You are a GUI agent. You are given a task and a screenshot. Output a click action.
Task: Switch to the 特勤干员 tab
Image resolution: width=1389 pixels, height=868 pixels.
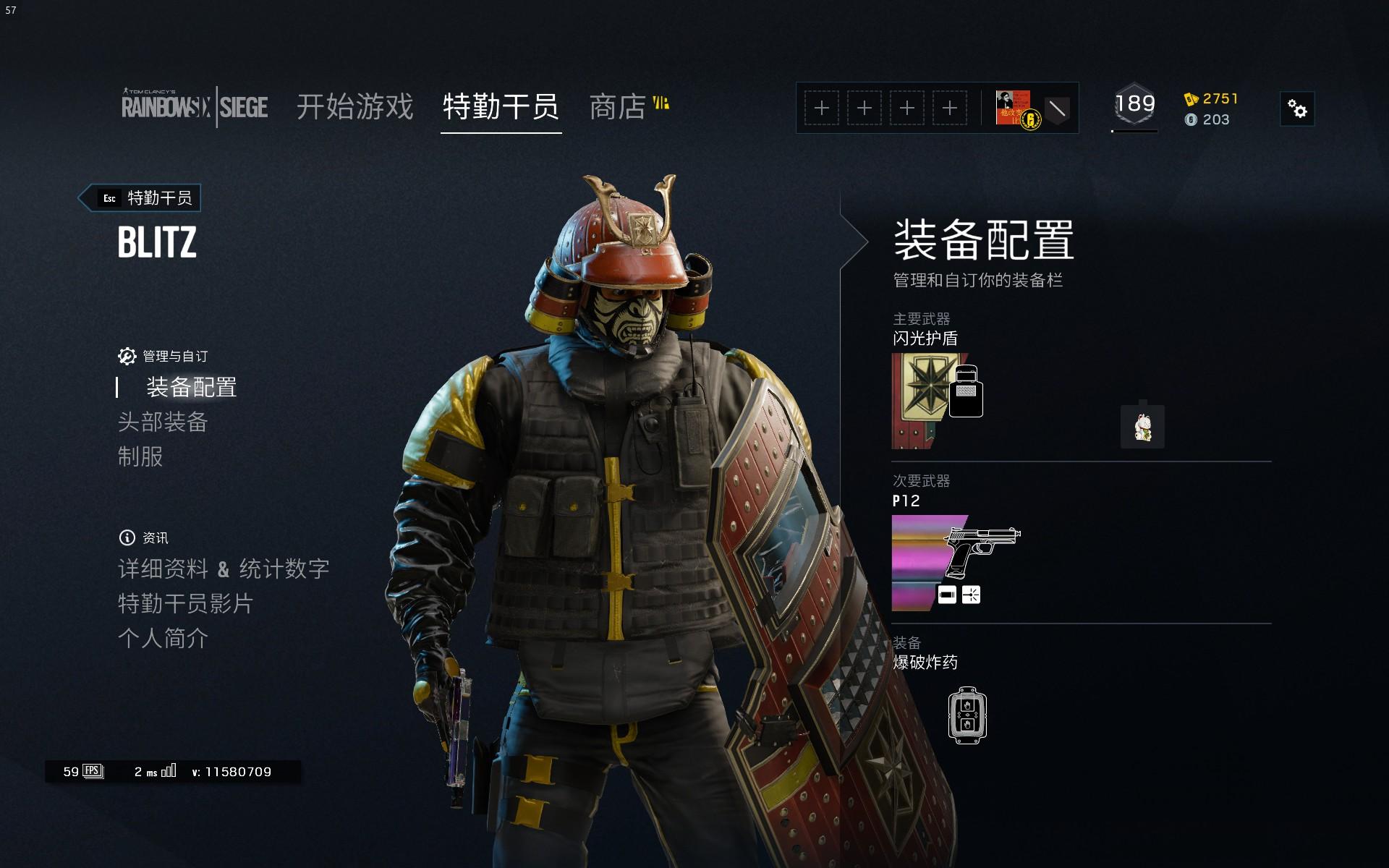click(x=501, y=107)
